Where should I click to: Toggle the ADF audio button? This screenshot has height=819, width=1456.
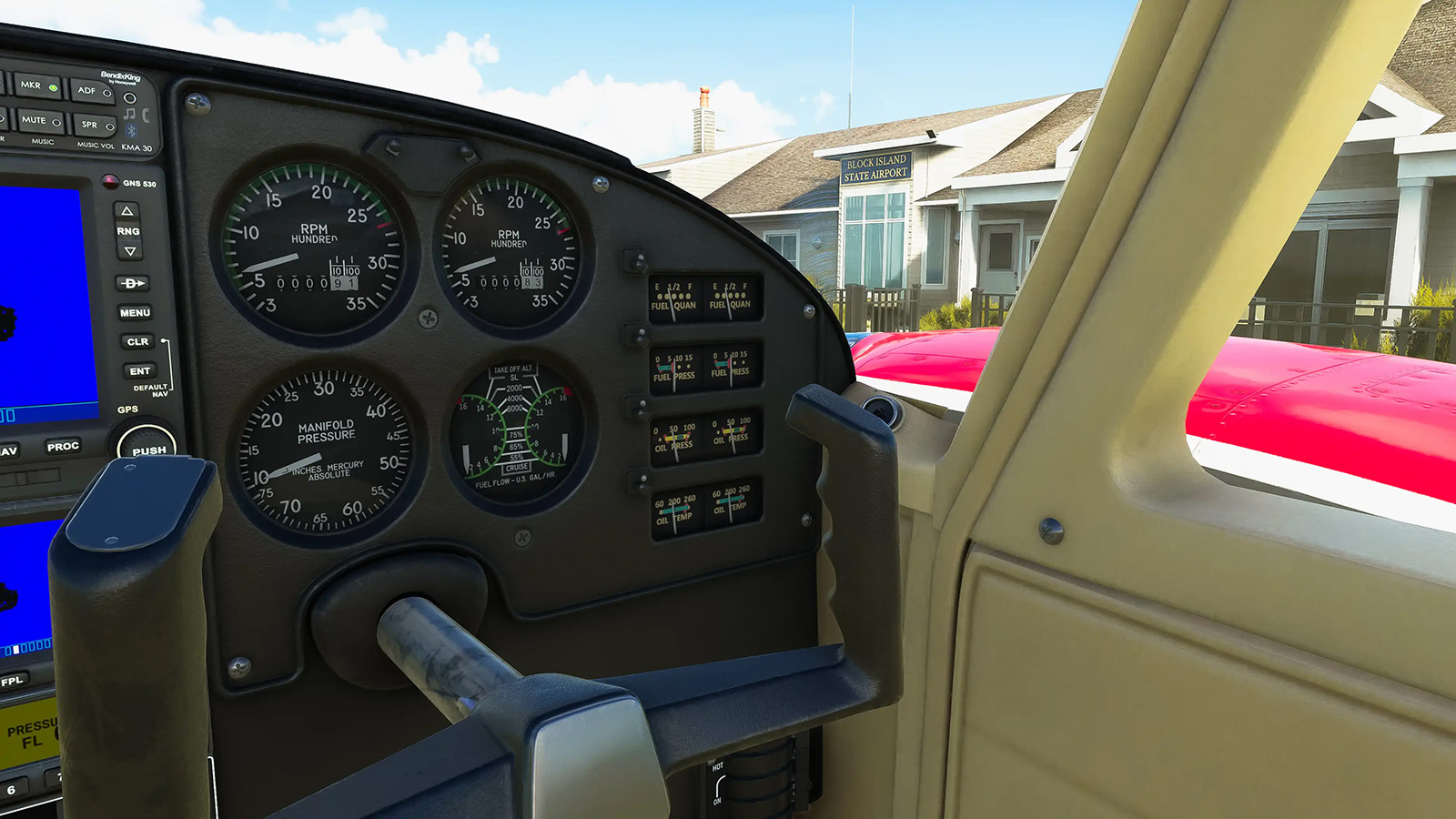[x=92, y=91]
